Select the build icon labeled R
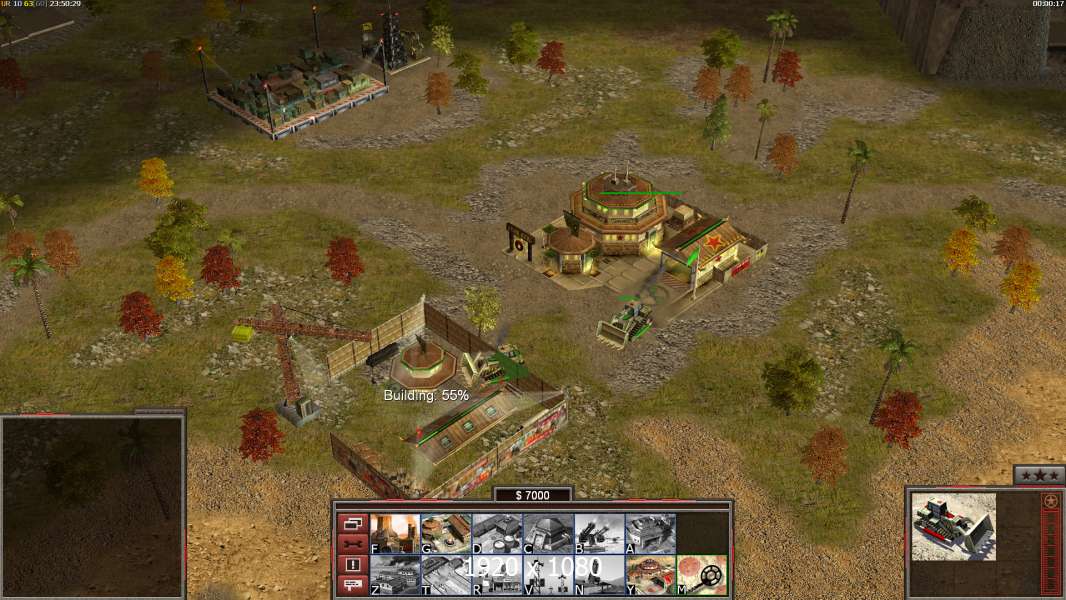This screenshot has width=1066, height=600. click(x=496, y=575)
